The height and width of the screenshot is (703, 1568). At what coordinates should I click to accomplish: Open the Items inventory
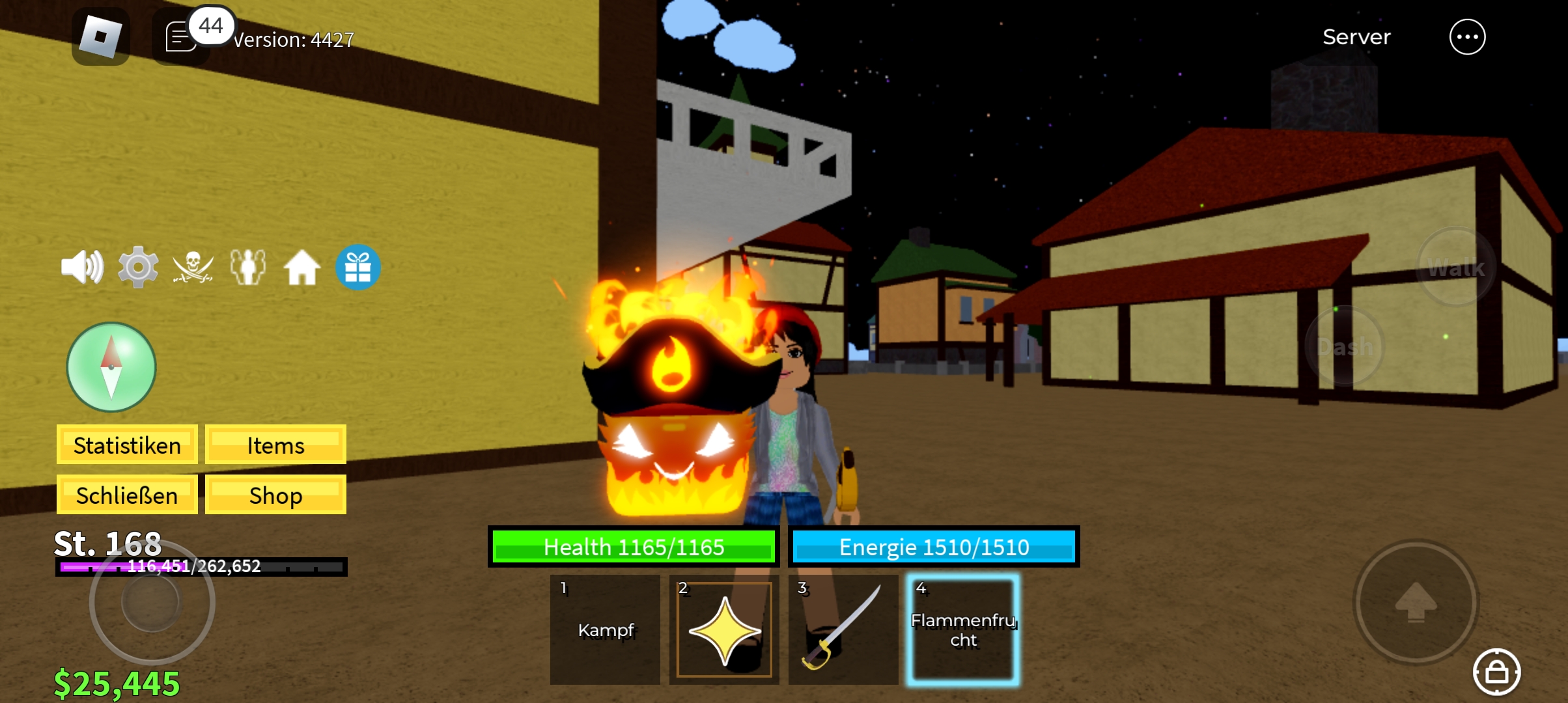coord(275,445)
